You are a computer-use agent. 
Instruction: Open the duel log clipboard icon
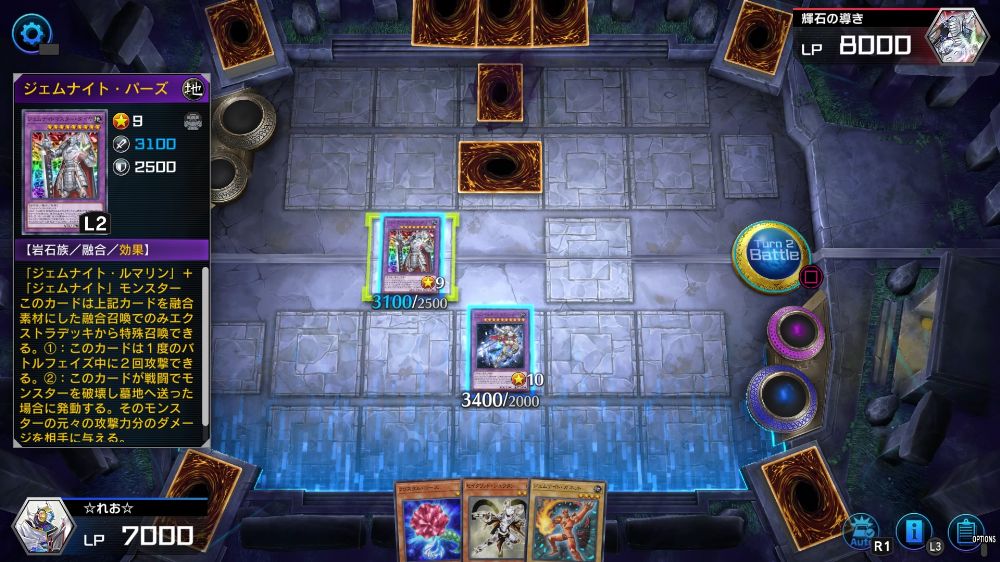click(x=964, y=530)
